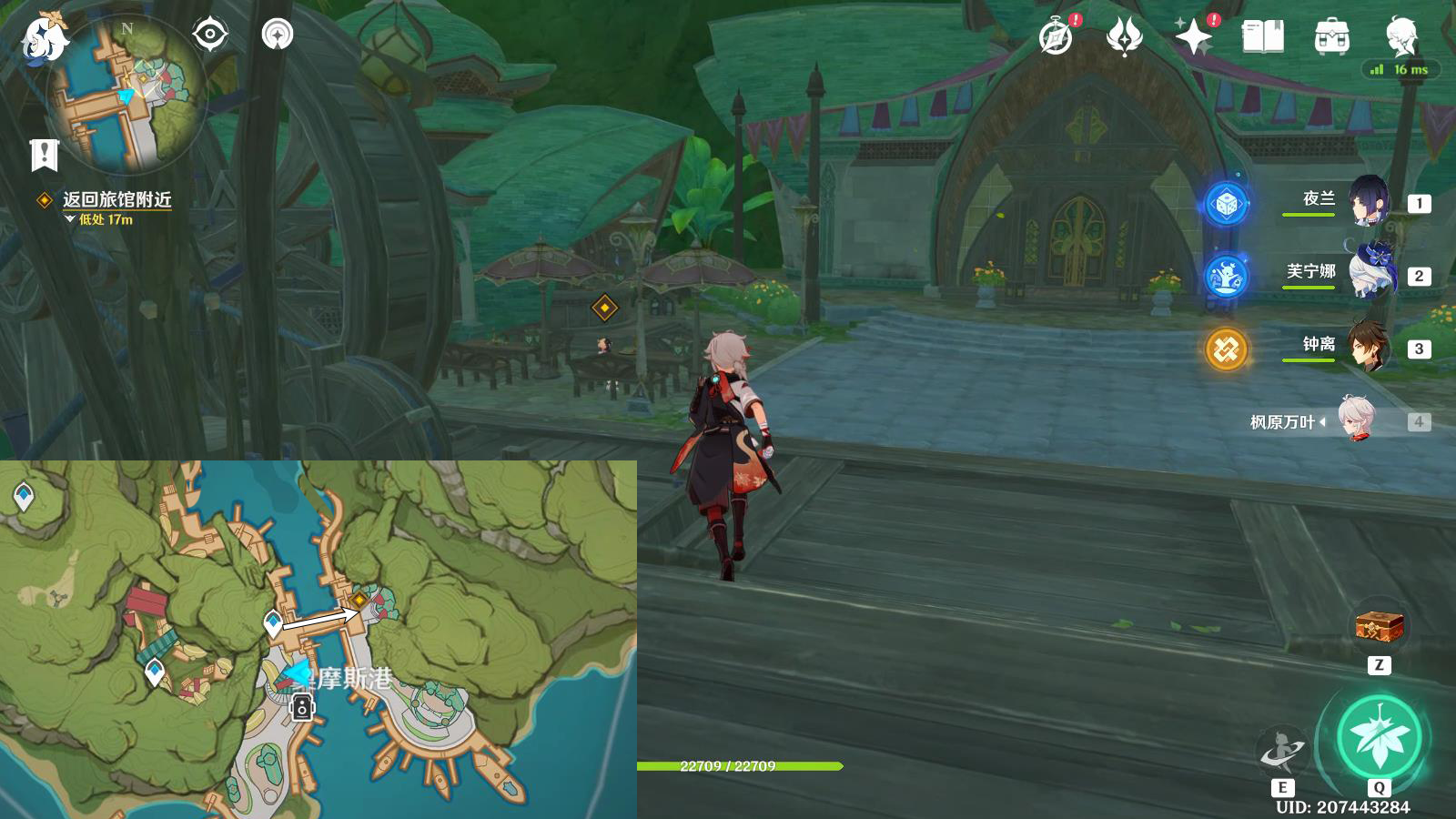Open the character profile head icon
Screen dimensions: 1456x819
pyautogui.click(x=1400, y=37)
